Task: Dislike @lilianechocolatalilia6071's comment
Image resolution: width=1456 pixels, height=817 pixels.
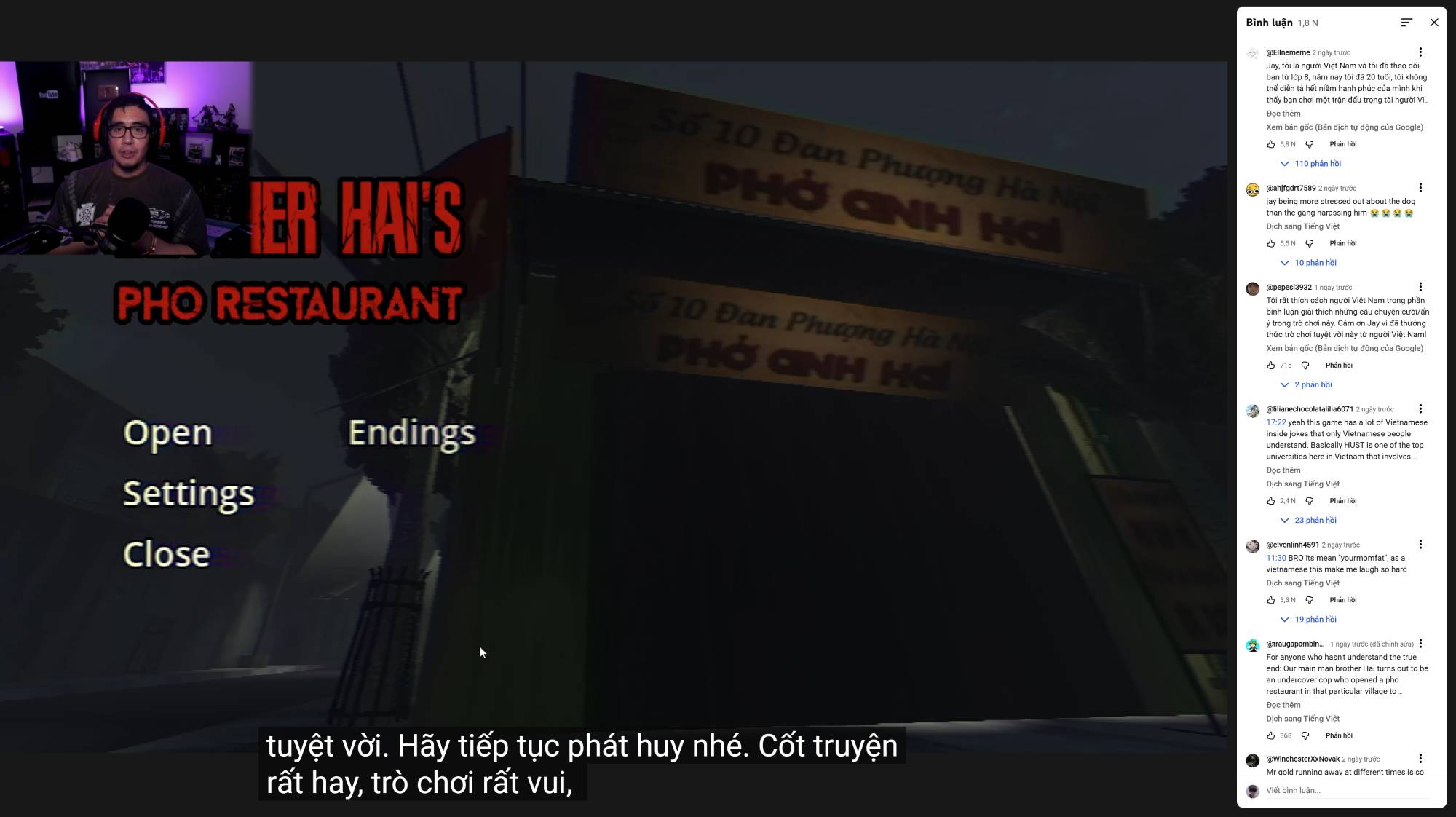Action: coord(1310,500)
